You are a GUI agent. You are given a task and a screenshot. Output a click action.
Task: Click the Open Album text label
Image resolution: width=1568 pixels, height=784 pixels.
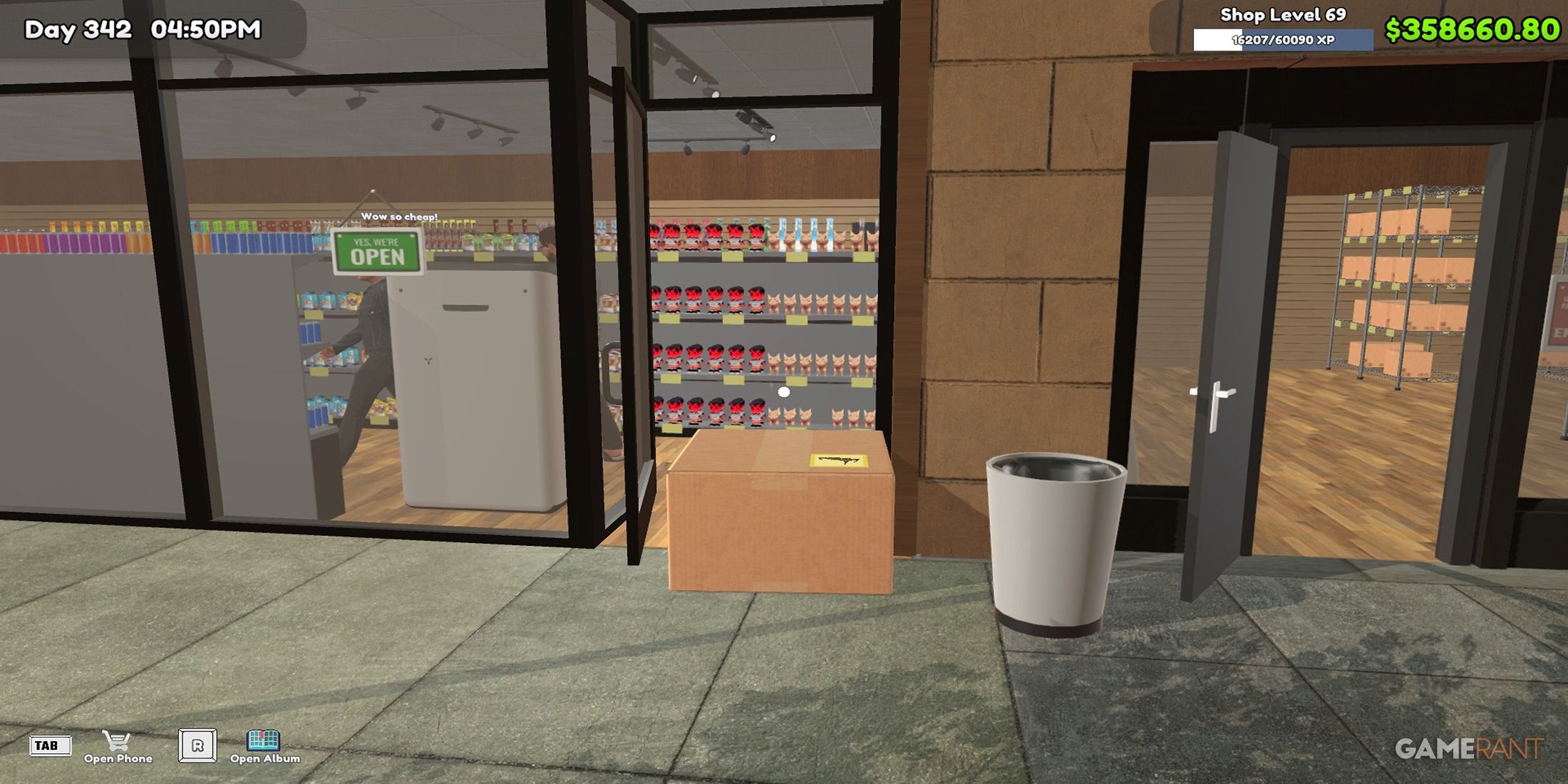[x=264, y=758]
